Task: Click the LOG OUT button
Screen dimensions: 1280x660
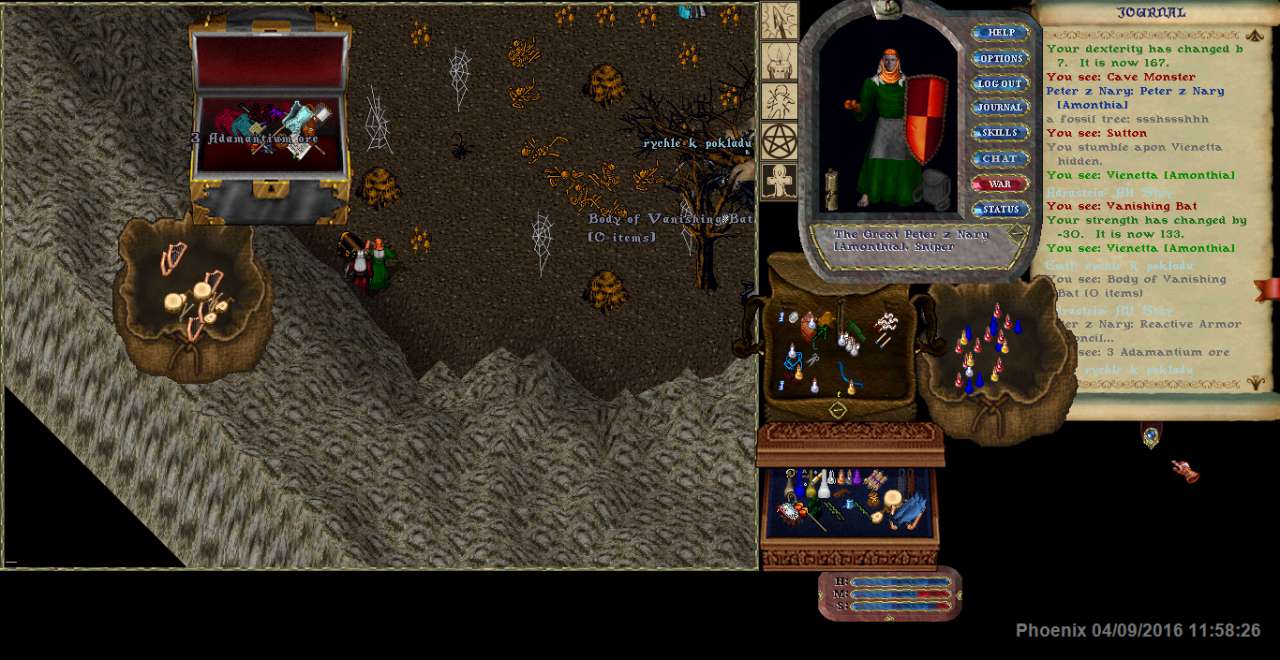Action: pos(1000,84)
